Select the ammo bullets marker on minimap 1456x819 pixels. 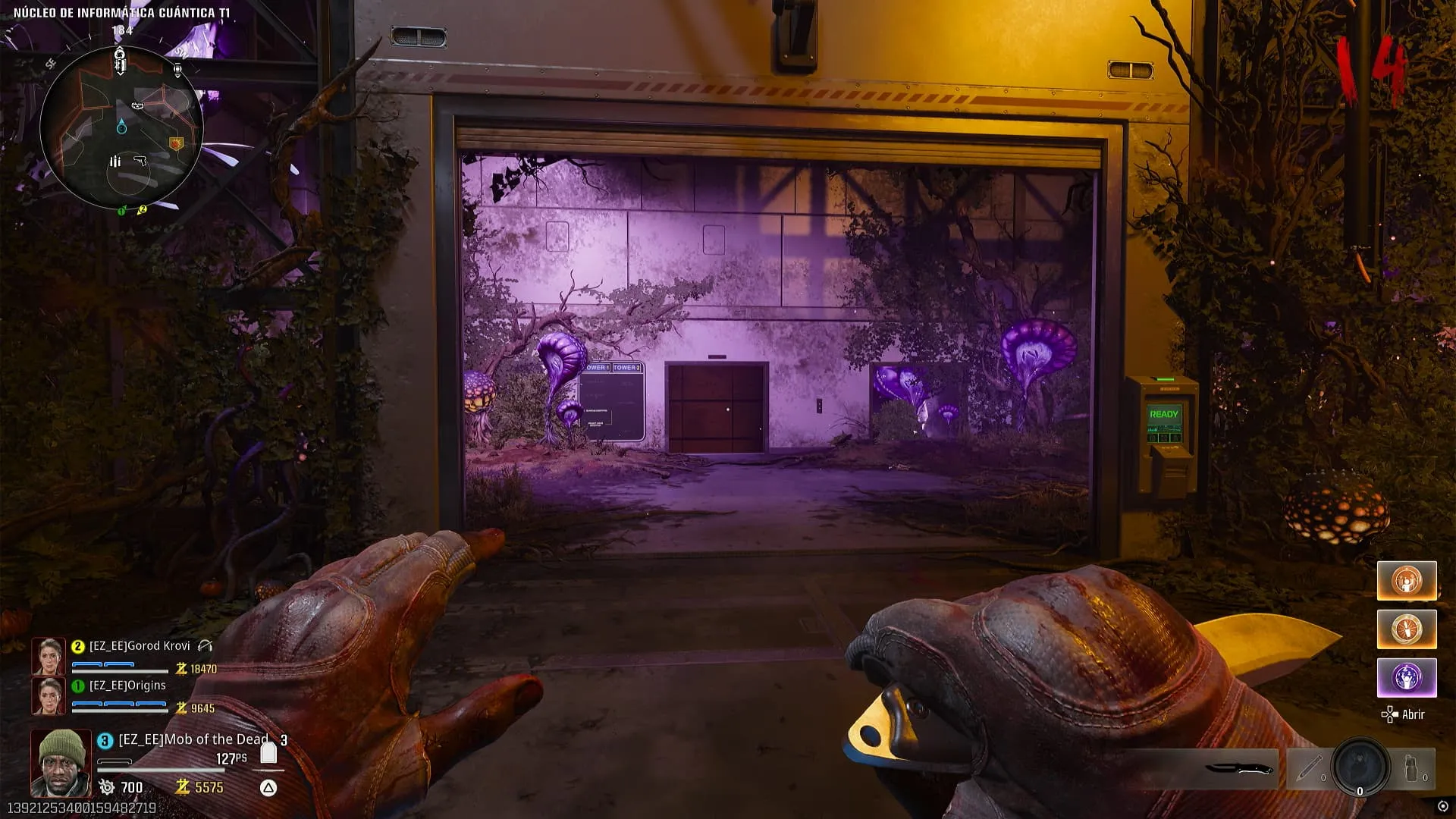tap(115, 161)
